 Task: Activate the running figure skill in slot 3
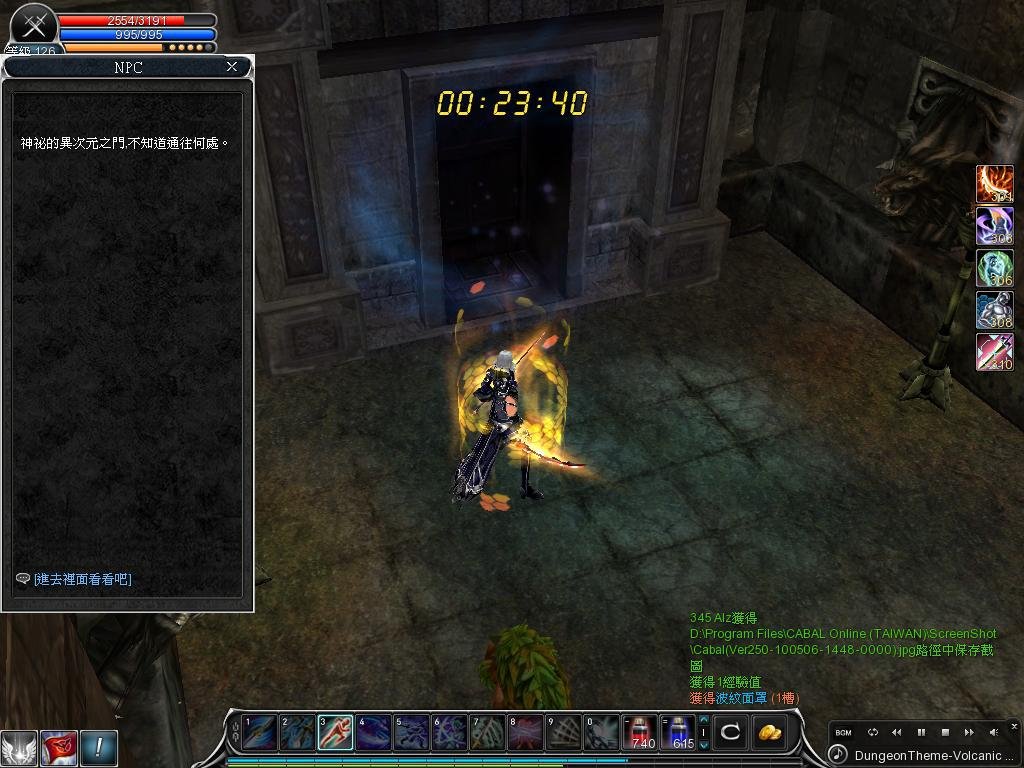click(x=335, y=733)
